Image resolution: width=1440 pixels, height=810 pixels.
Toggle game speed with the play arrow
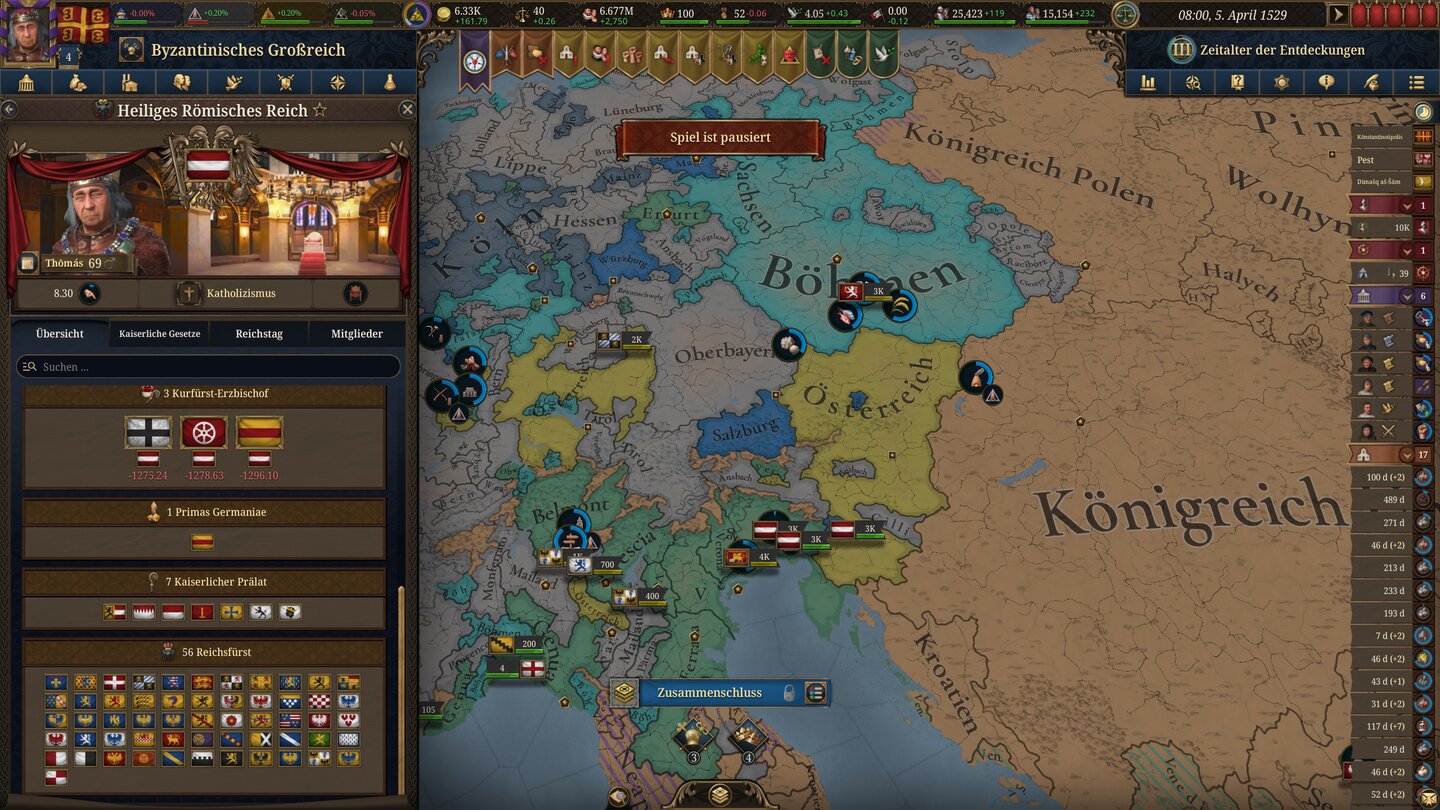tap(1338, 15)
